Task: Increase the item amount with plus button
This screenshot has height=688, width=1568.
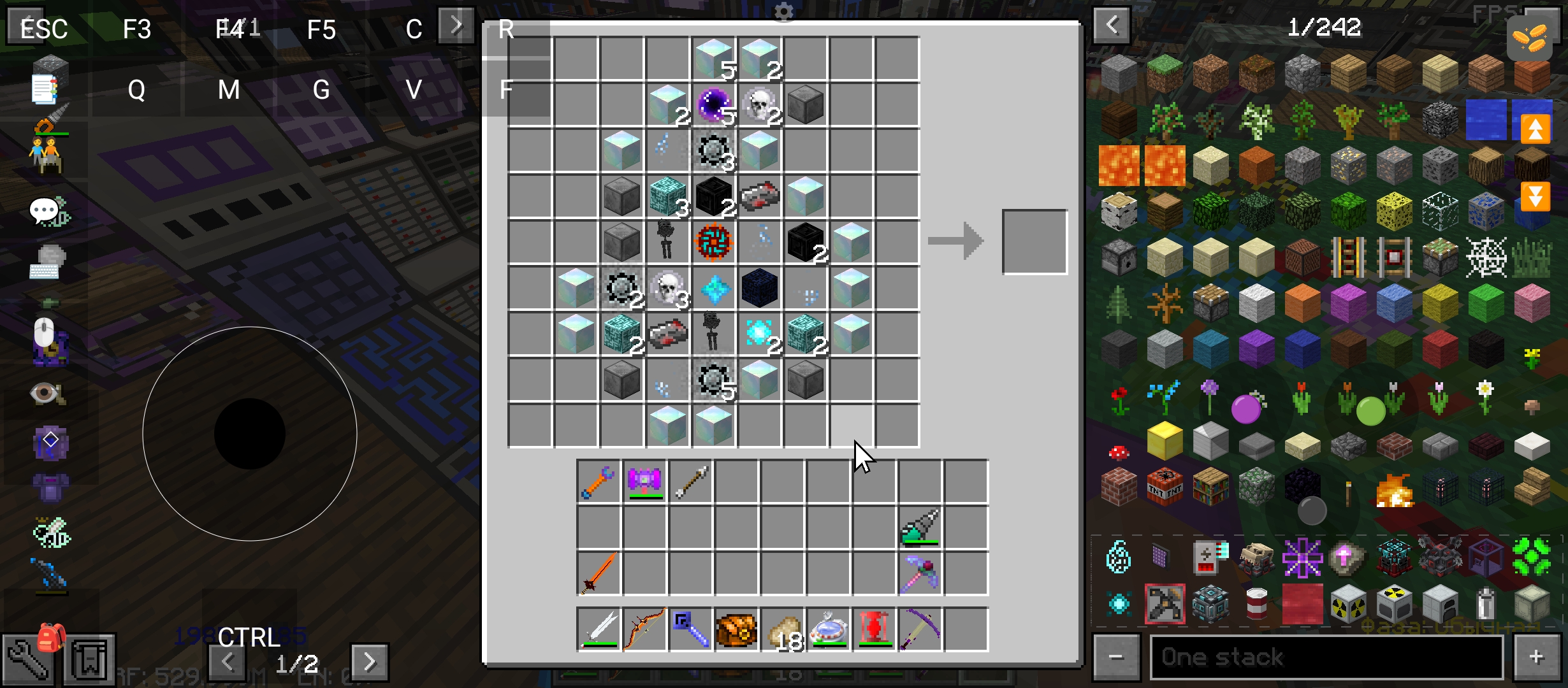Action: pos(1536,657)
